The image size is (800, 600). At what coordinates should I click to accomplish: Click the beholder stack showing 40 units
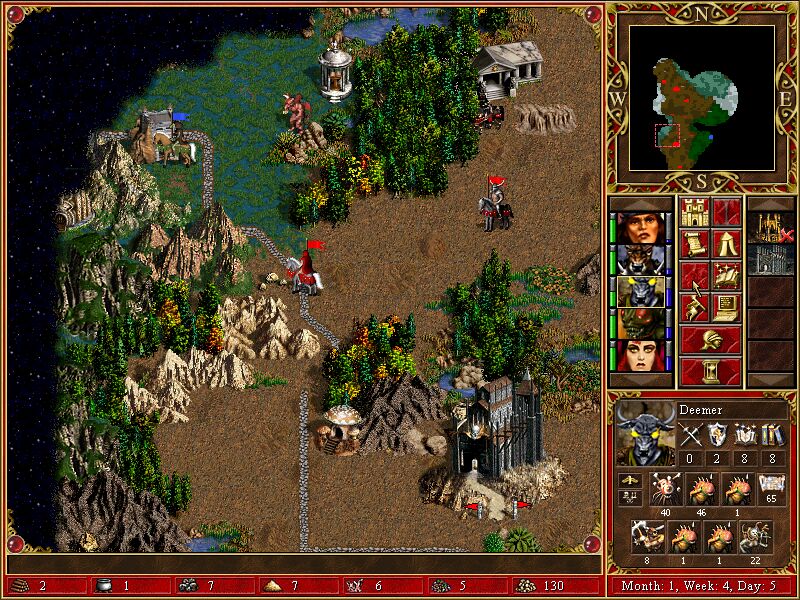668,488
